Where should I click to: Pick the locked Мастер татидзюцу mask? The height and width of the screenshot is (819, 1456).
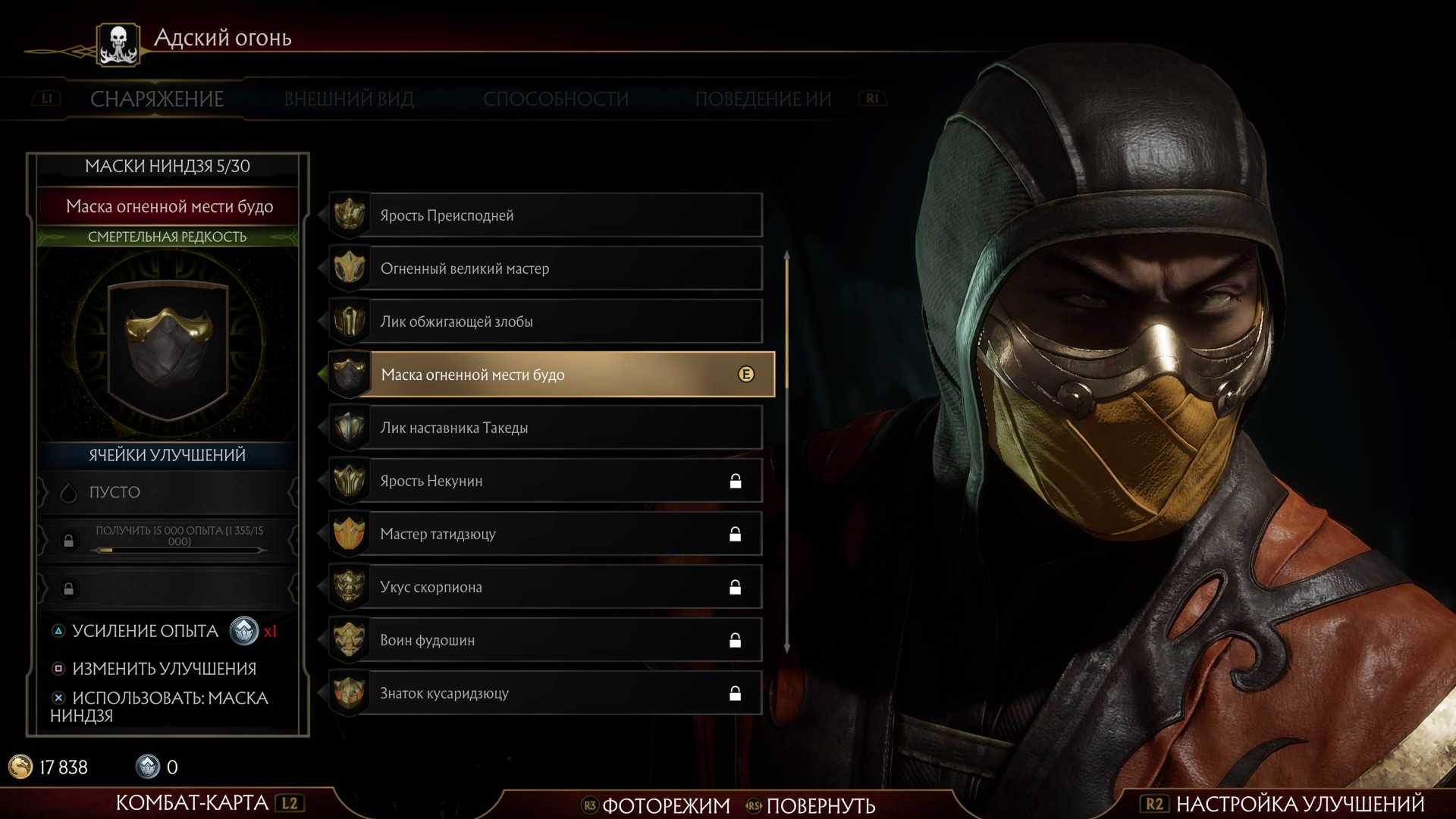point(546,534)
